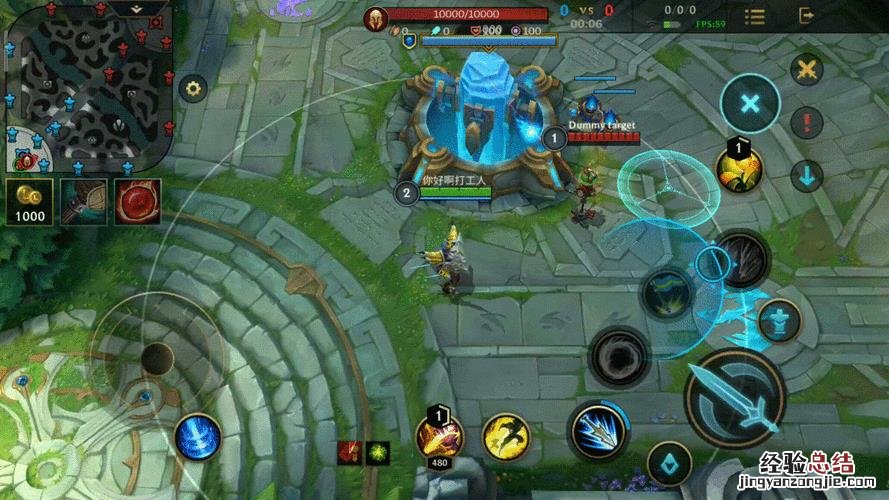Send the red exclamation danger ping
Screen dimensions: 889x500
click(806, 123)
